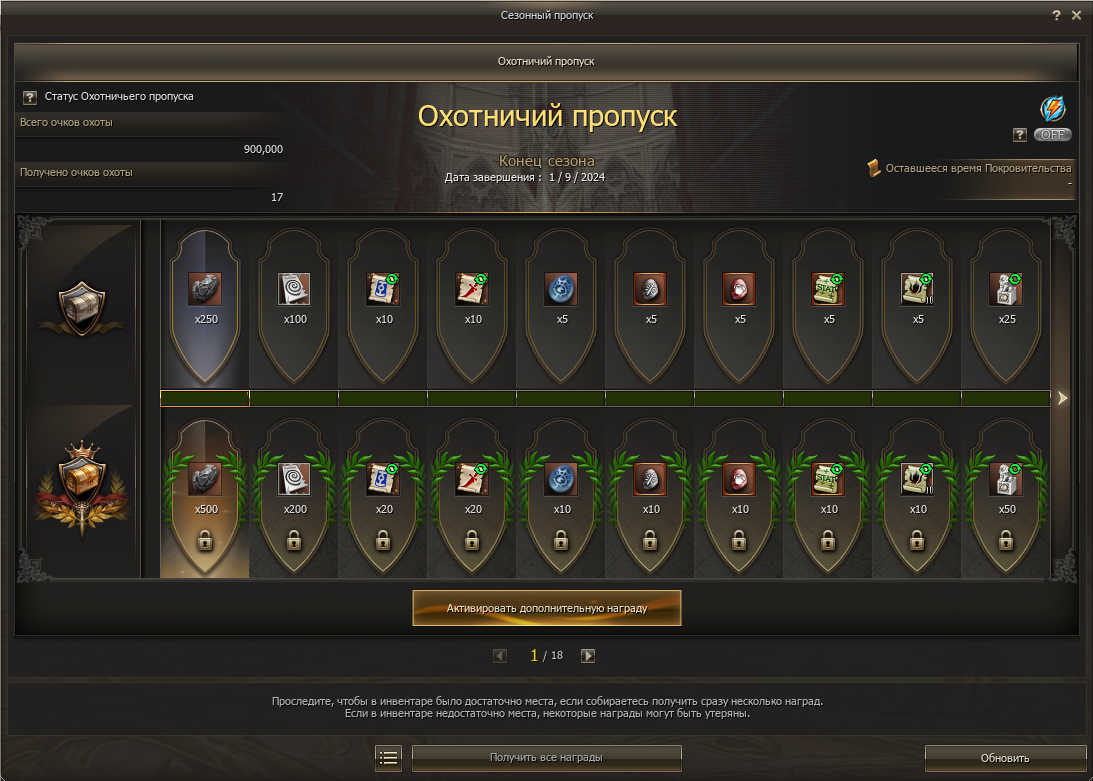Open the help icon beside OFF toggle
This screenshot has height=781, width=1093.
1020,134
